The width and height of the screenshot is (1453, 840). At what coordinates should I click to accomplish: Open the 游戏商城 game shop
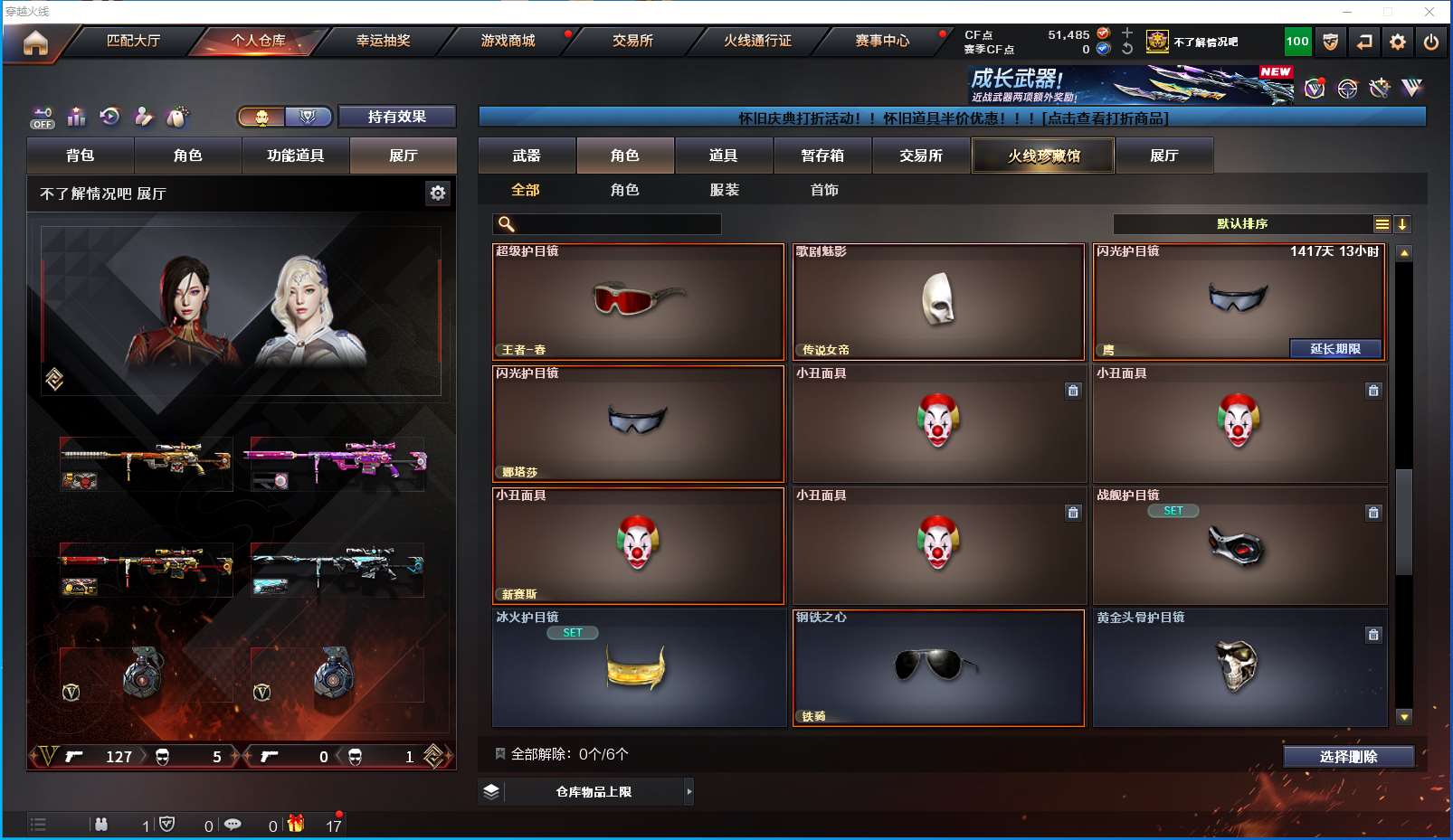(x=508, y=41)
